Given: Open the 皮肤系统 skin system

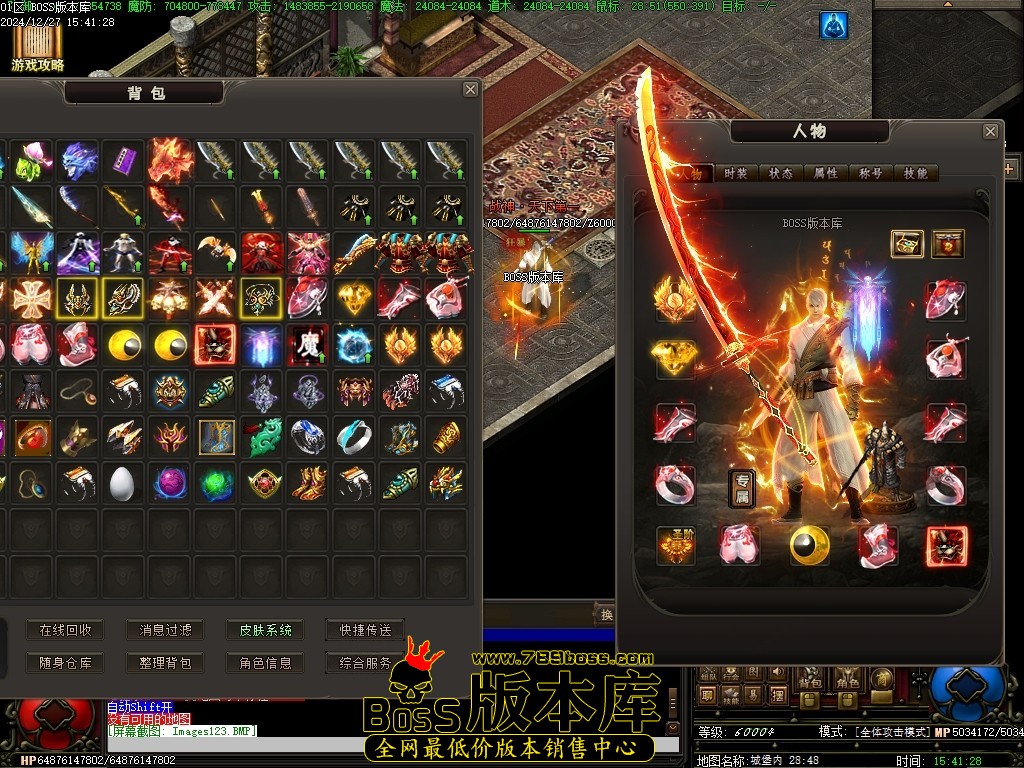Looking at the screenshot, I should point(265,630).
